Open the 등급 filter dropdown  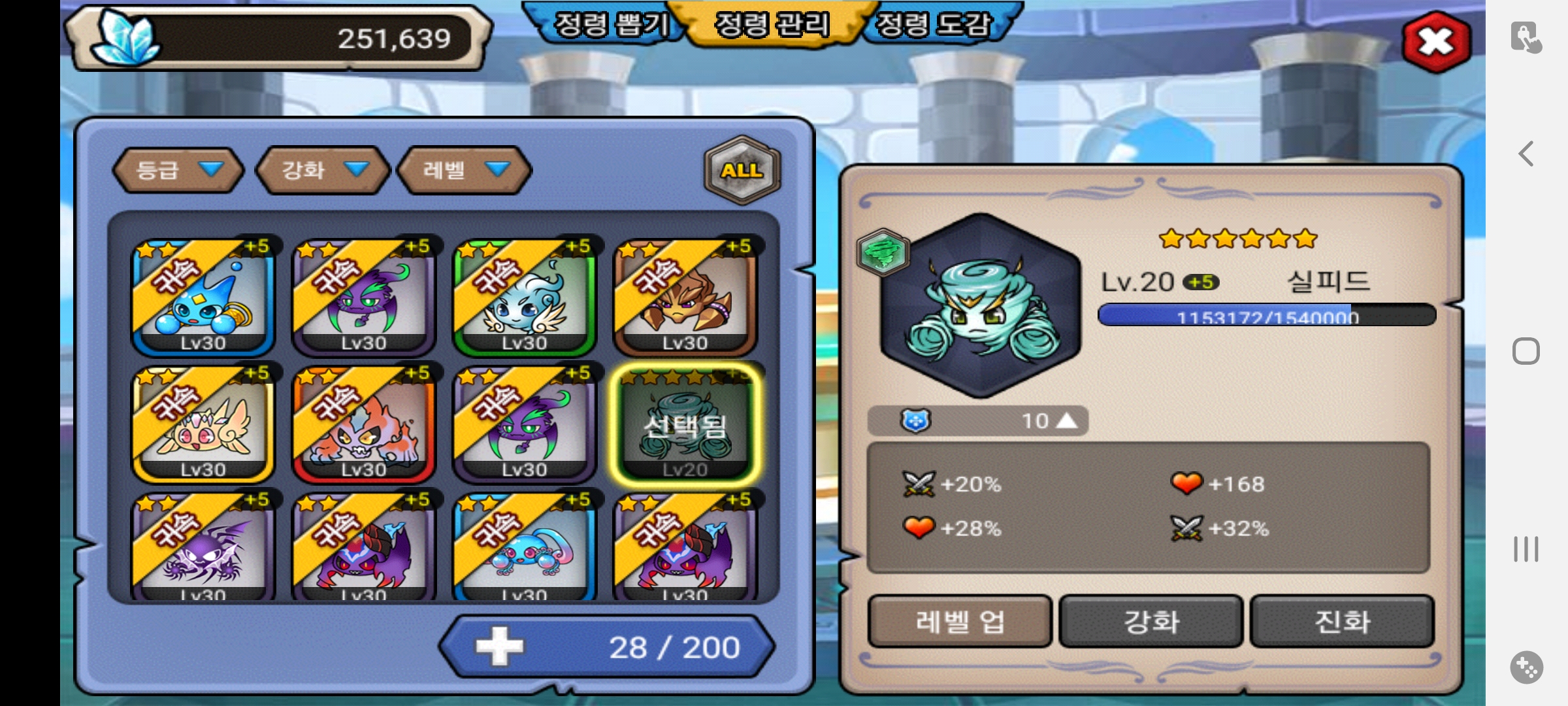[x=178, y=171]
